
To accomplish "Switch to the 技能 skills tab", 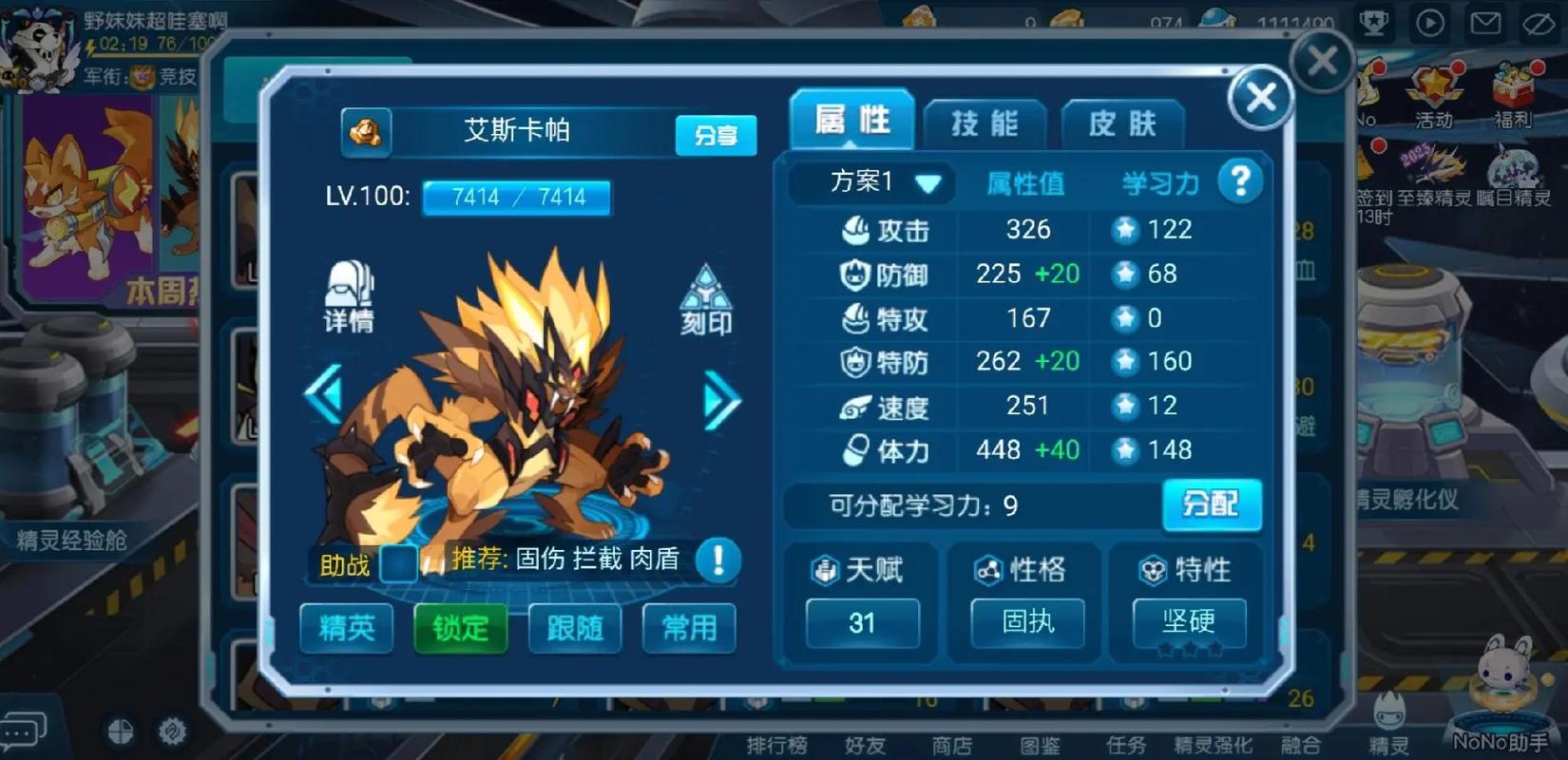I will tap(985, 122).
